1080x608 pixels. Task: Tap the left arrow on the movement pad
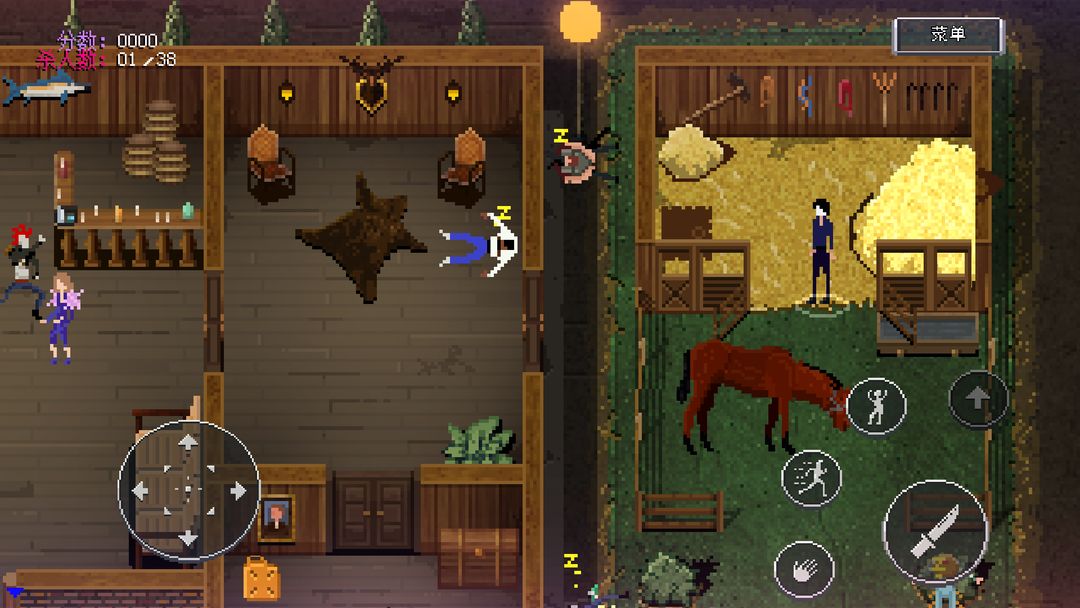140,490
